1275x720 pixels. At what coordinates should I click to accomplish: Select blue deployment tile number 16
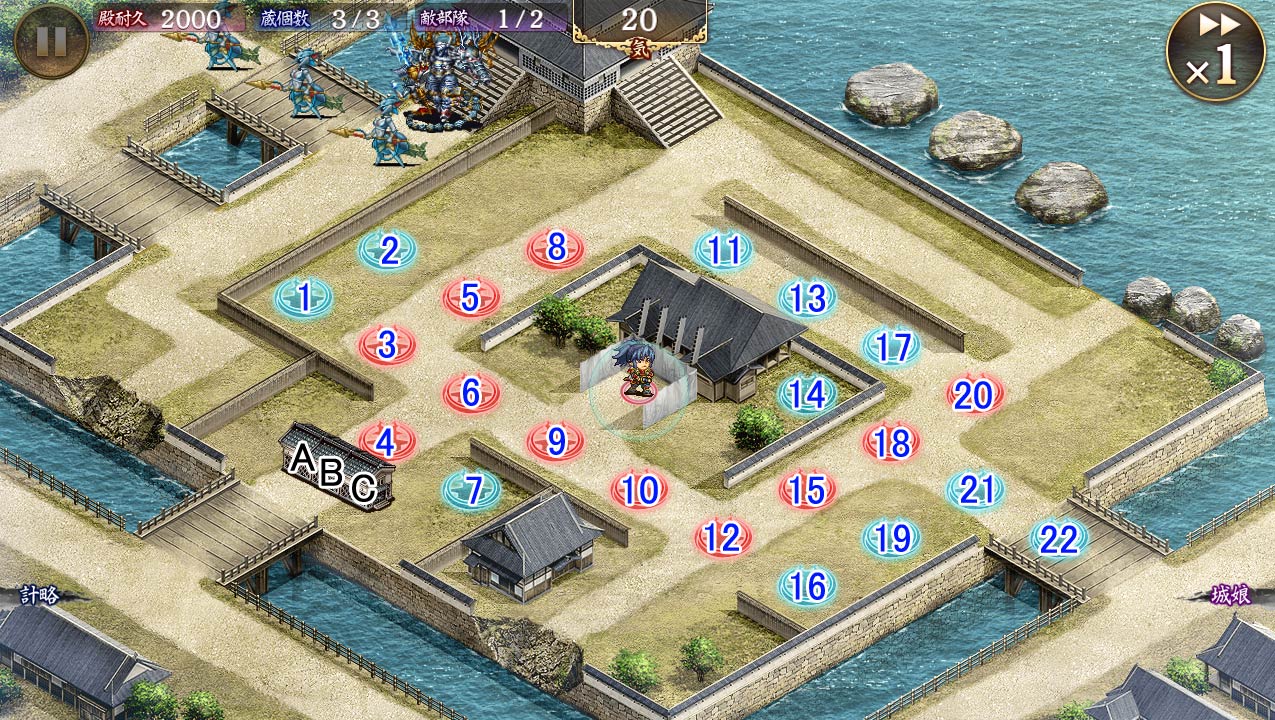pyautogui.click(x=807, y=586)
